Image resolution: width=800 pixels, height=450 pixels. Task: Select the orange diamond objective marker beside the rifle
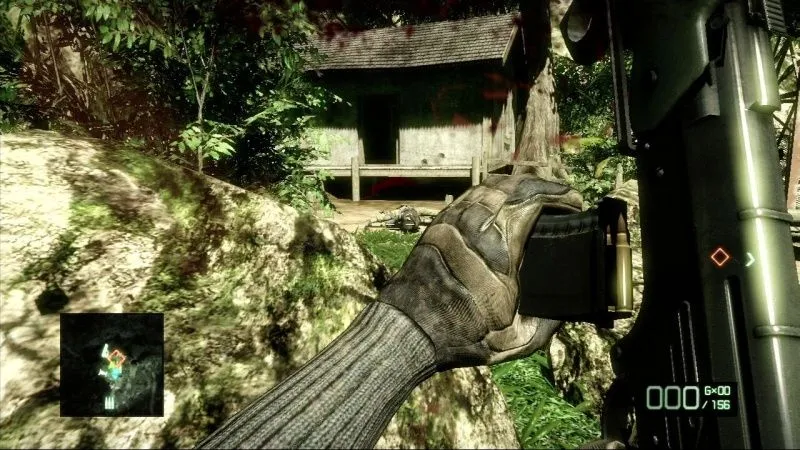pyautogui.click(x=720, y=257)
